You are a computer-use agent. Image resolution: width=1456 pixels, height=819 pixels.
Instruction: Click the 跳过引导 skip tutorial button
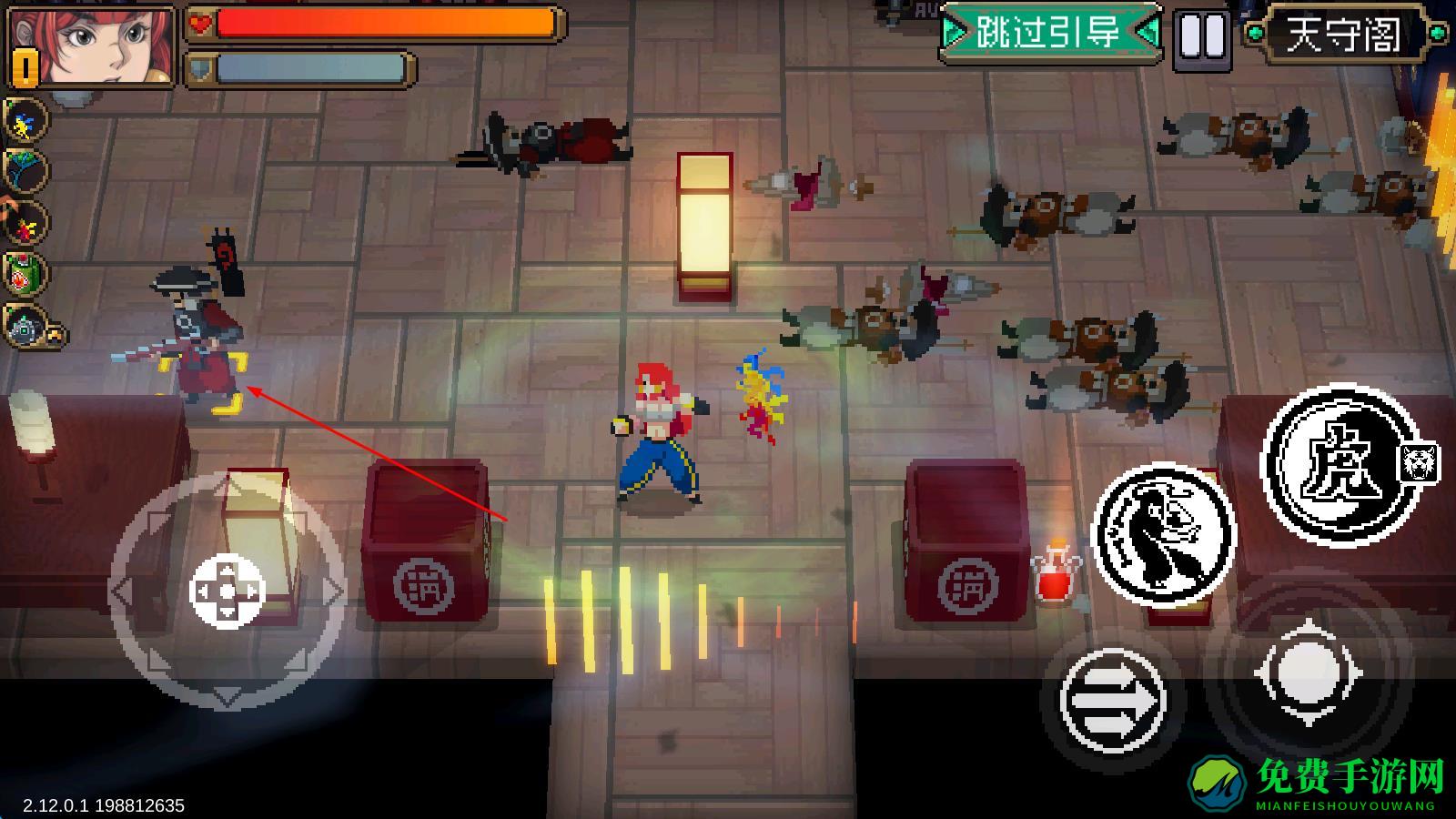coord(1049,34)
